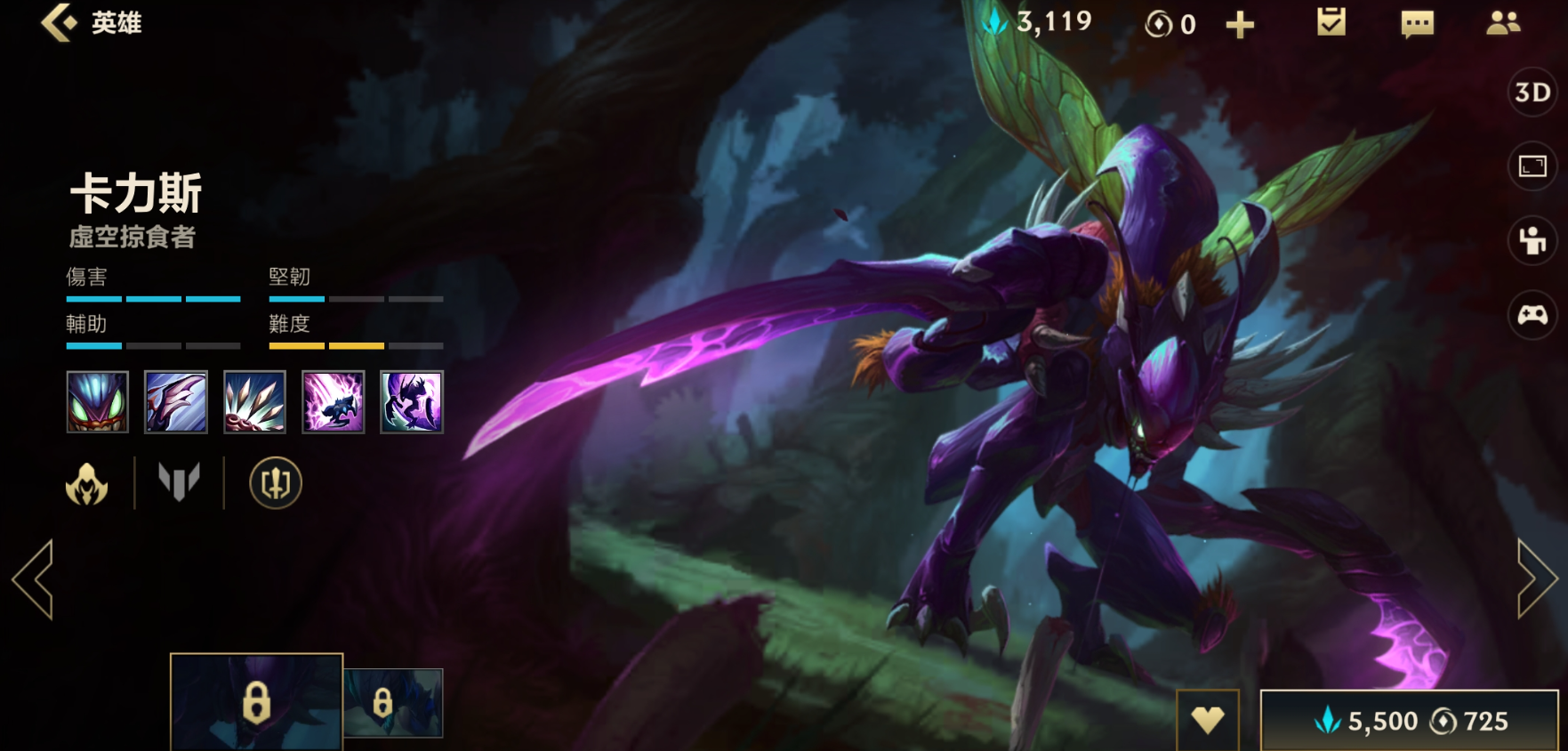Tap the gamepad controller icon

click(x=1532, y=315)
